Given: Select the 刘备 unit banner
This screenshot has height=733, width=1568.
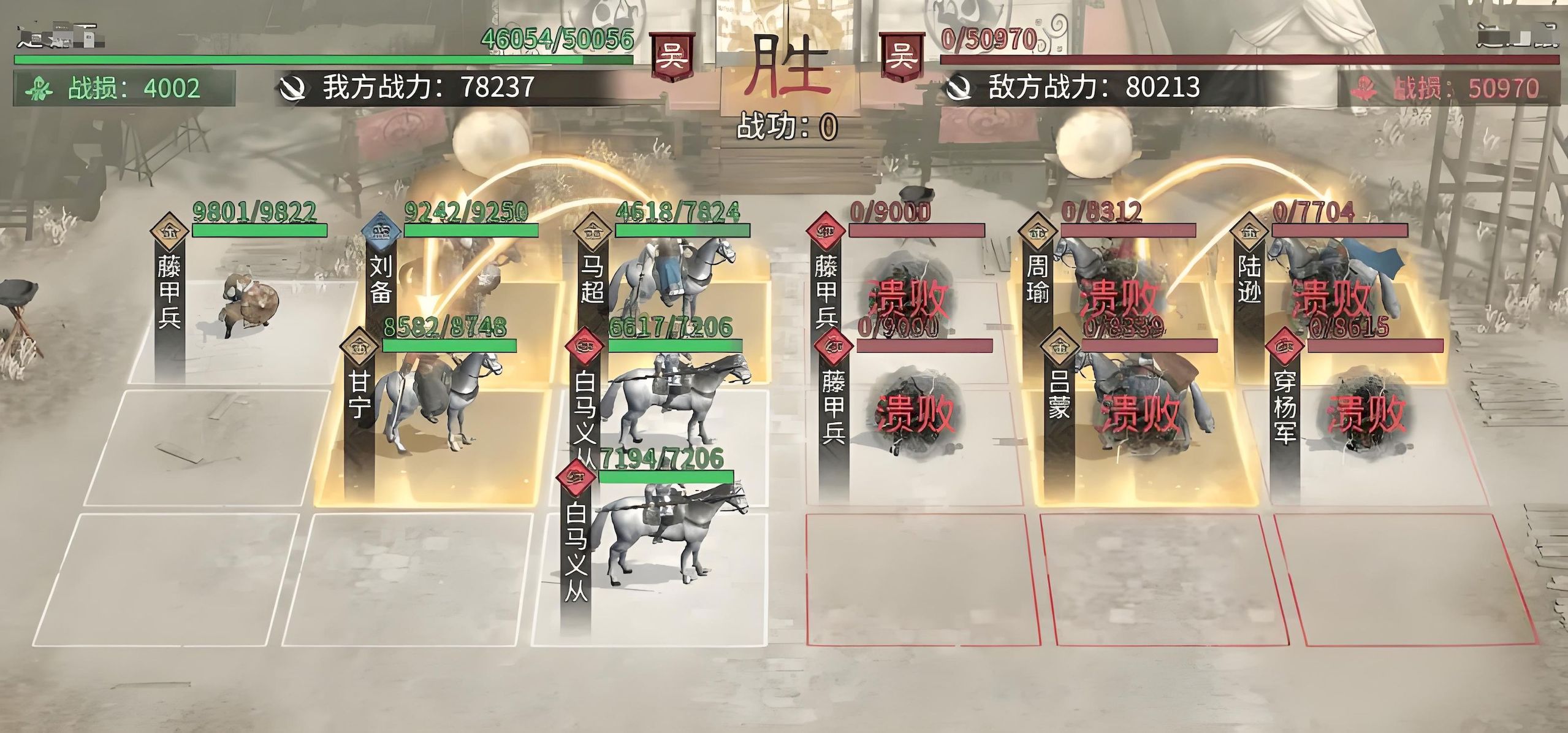Looking at the screenshot, I should 381,279.
